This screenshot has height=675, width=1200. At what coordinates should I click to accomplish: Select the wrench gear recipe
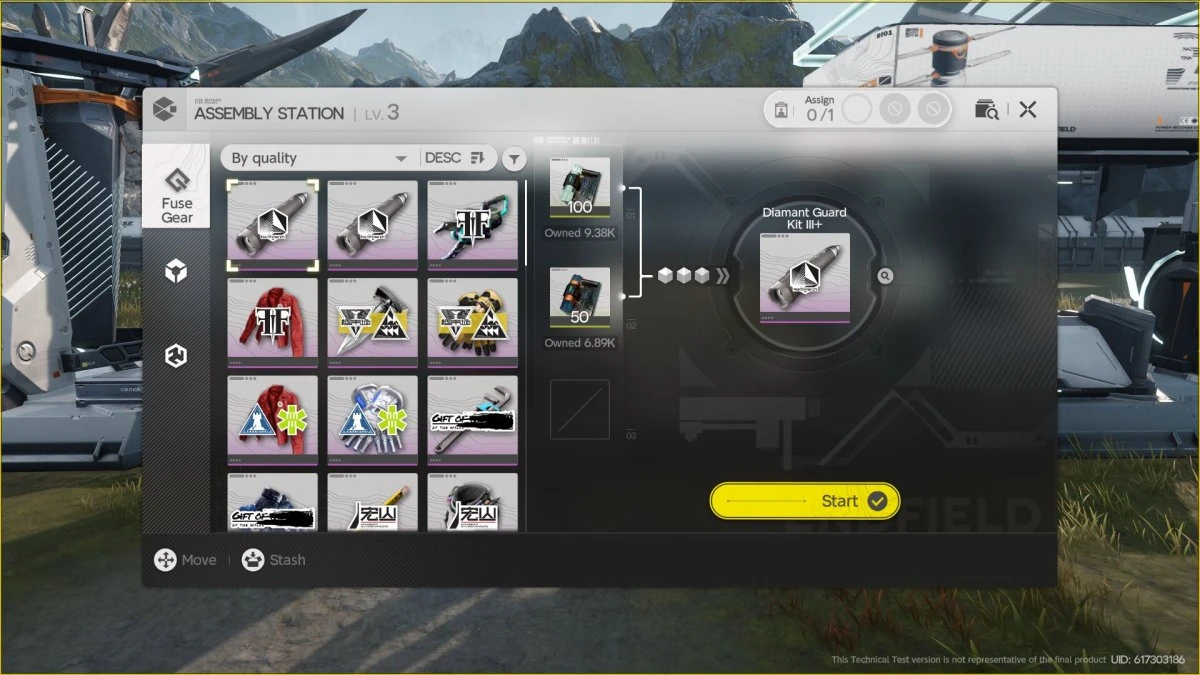tap(472, 419)
